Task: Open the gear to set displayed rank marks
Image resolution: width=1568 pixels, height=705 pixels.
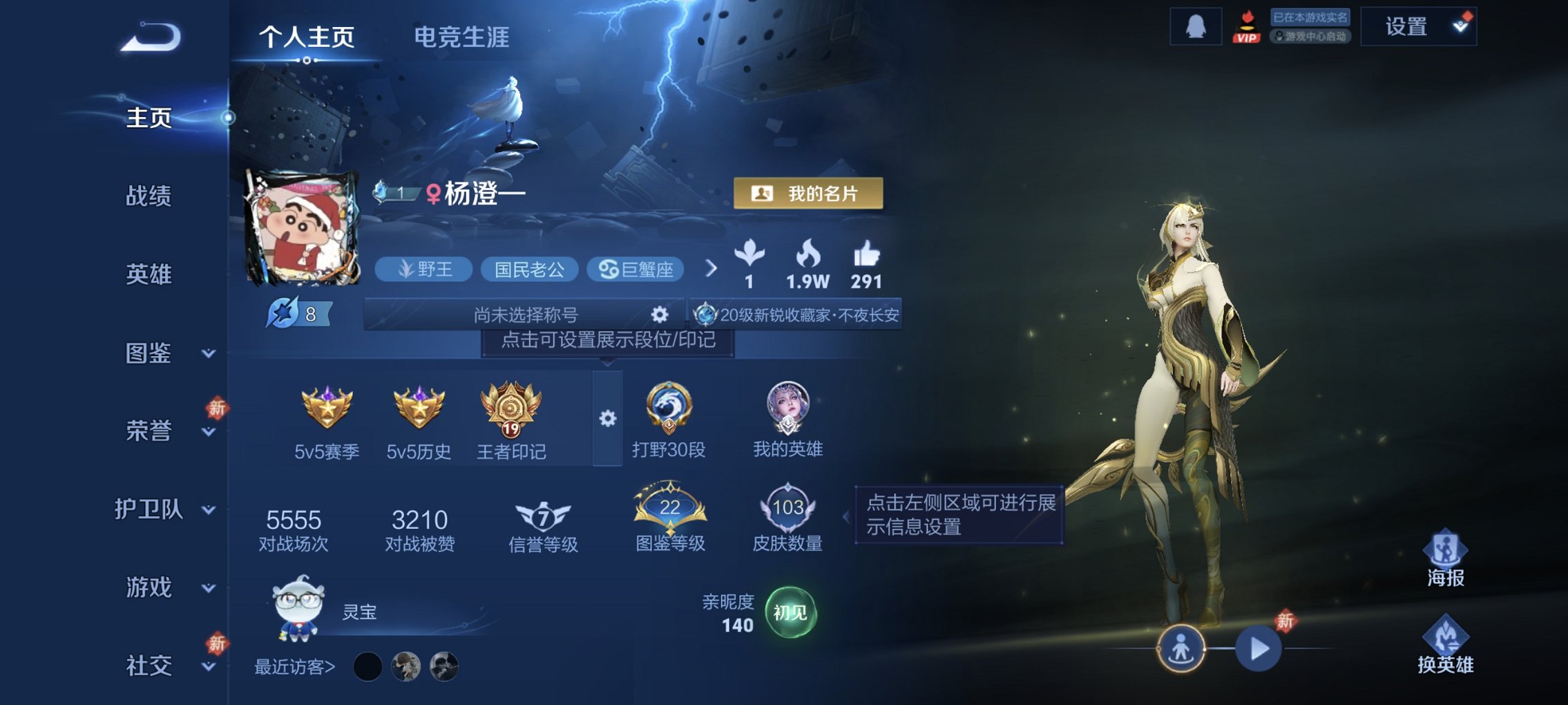Action: (x=607, y=417)
